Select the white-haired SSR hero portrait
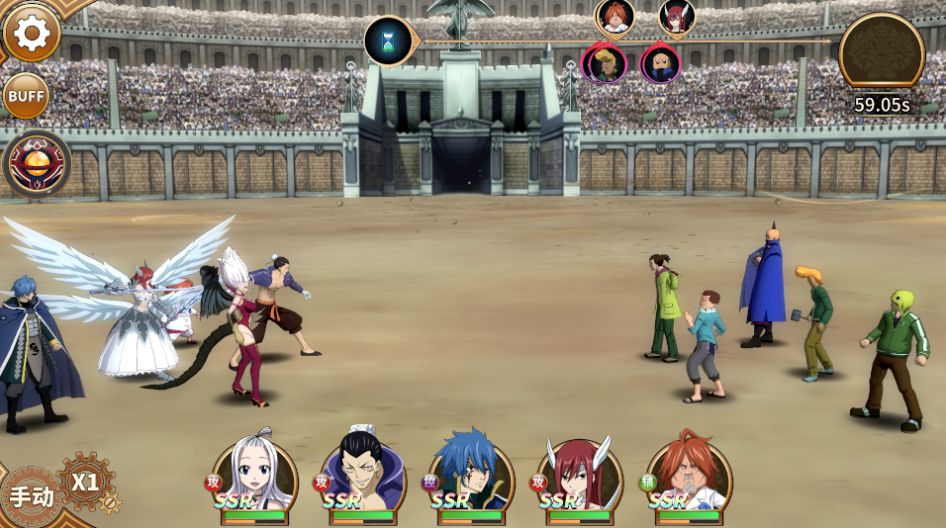Viewport: 946px width, 528px height. tap(254, 474)
